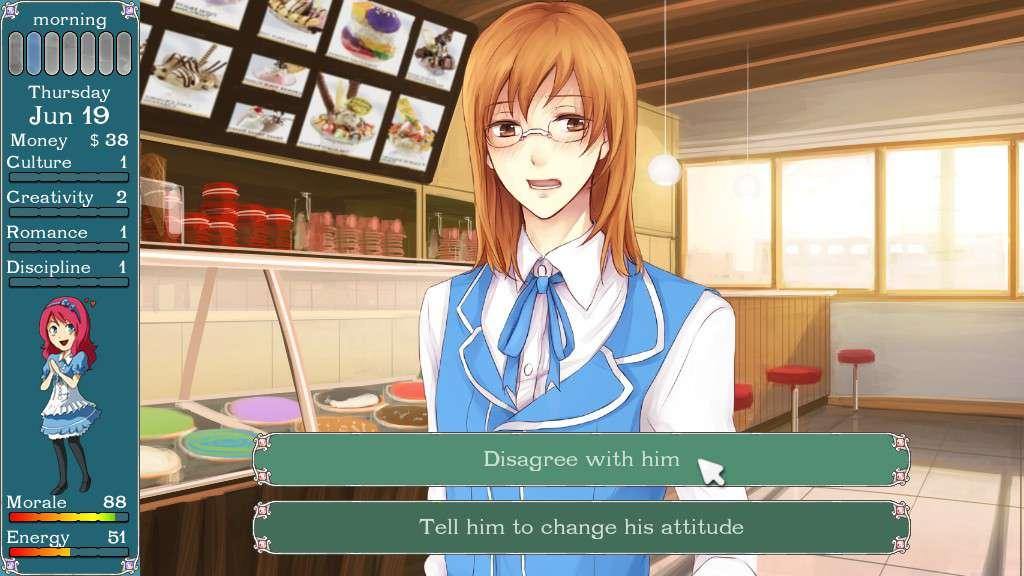Select "Tell him to change his attitude"

tap(581, 527)
